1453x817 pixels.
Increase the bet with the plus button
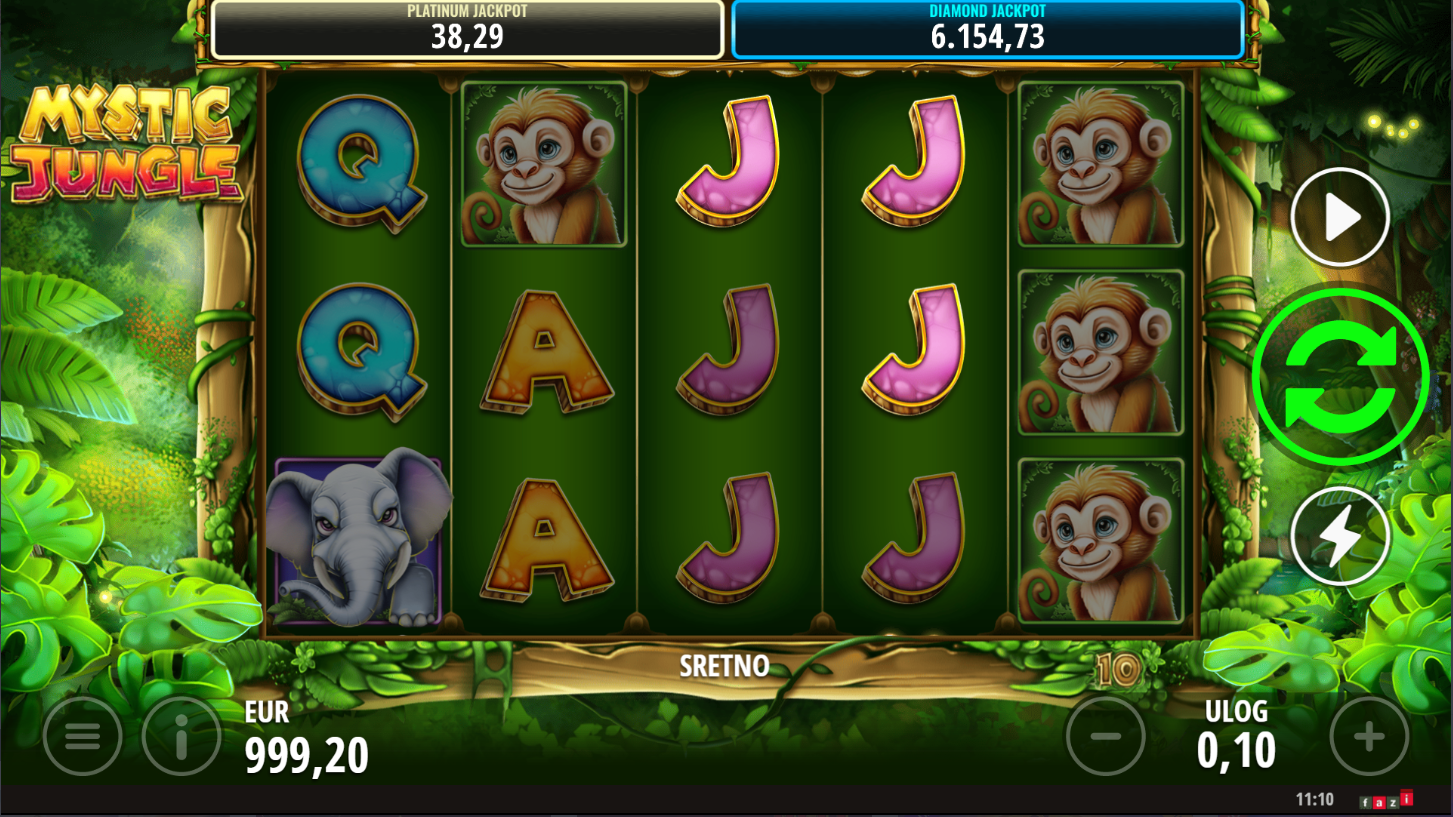(x=1368, y=737)
